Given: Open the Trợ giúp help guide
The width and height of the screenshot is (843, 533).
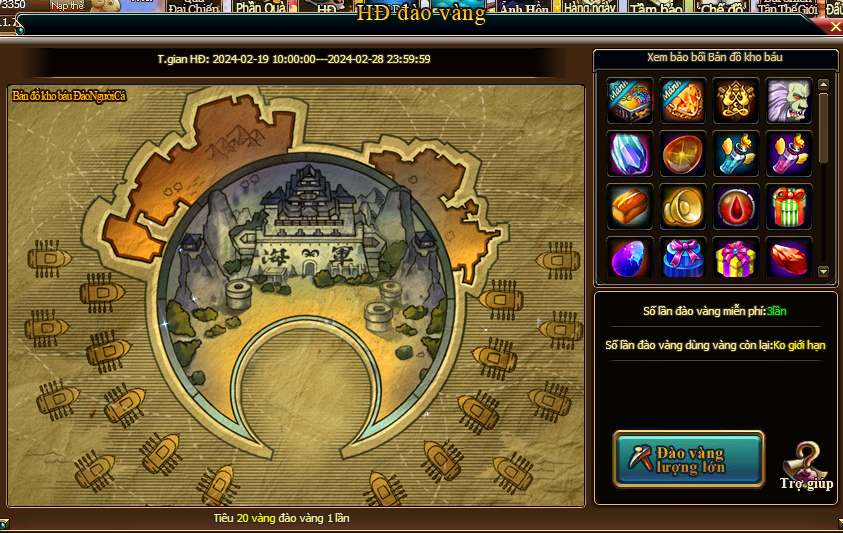Looking at the screenshot, I should 806,467.
